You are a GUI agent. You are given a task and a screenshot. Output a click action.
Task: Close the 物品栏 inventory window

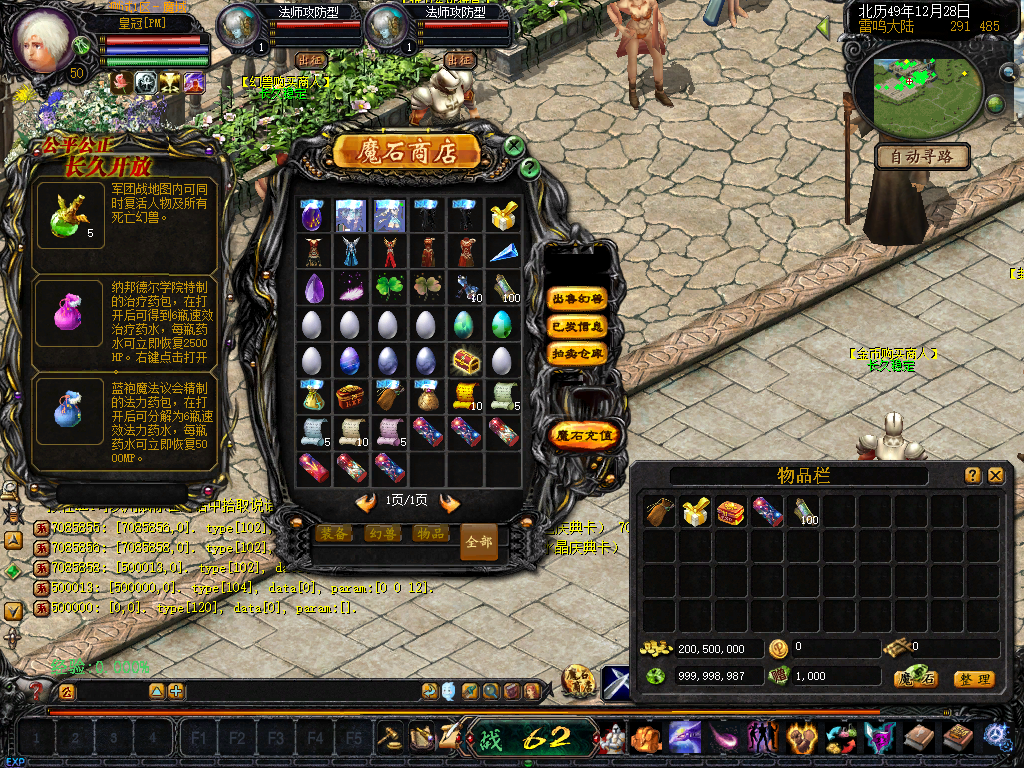click(x=995, y=476)
